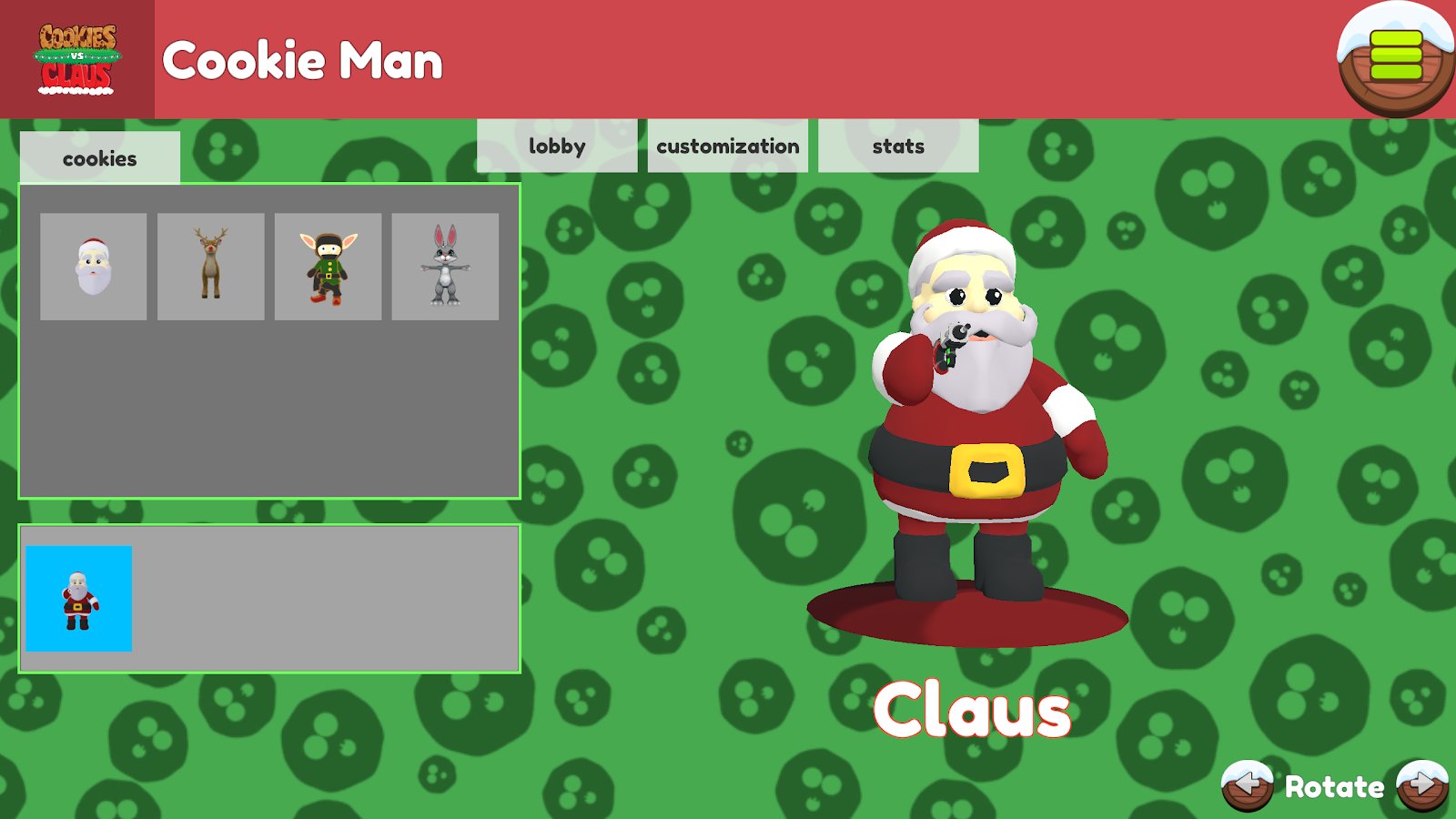
Task: View the stats tab
Action: 897,146
